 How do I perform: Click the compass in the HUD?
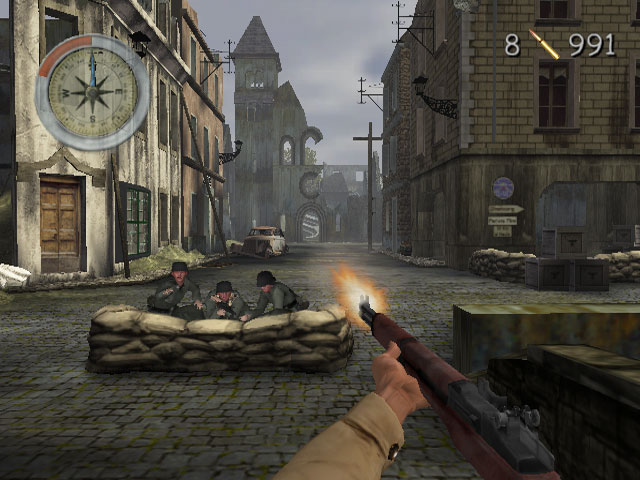point(92,93)
